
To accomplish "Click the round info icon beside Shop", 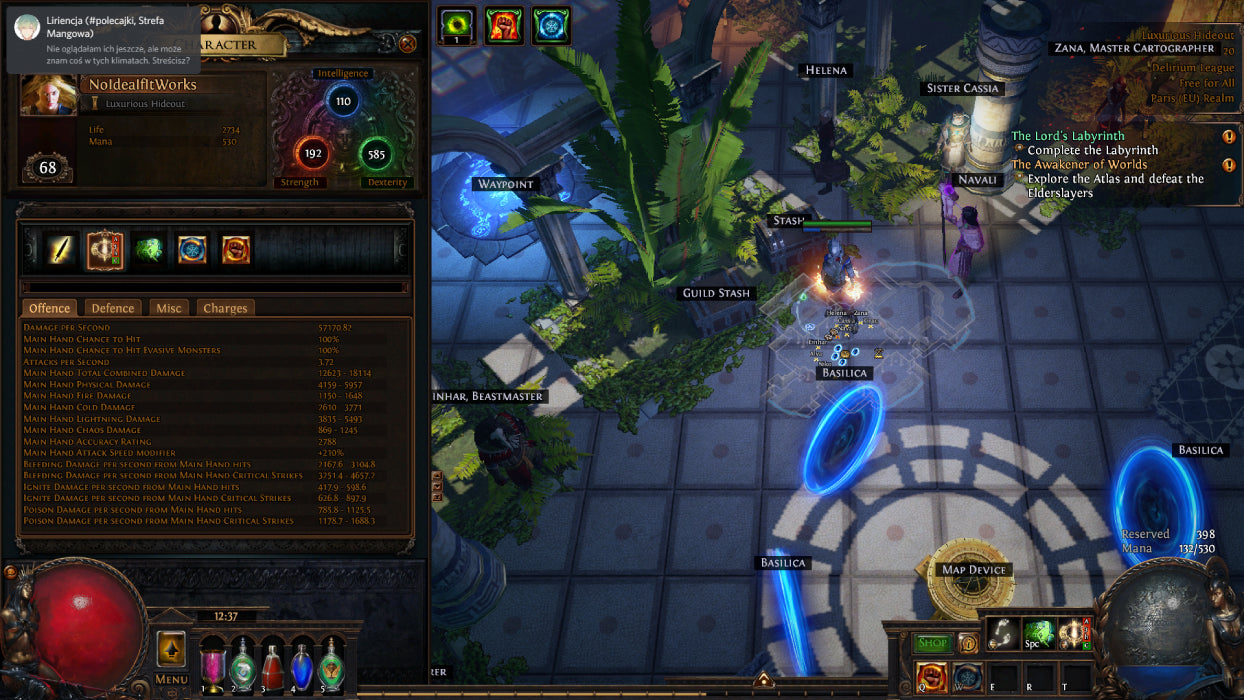I will [967, 643].
